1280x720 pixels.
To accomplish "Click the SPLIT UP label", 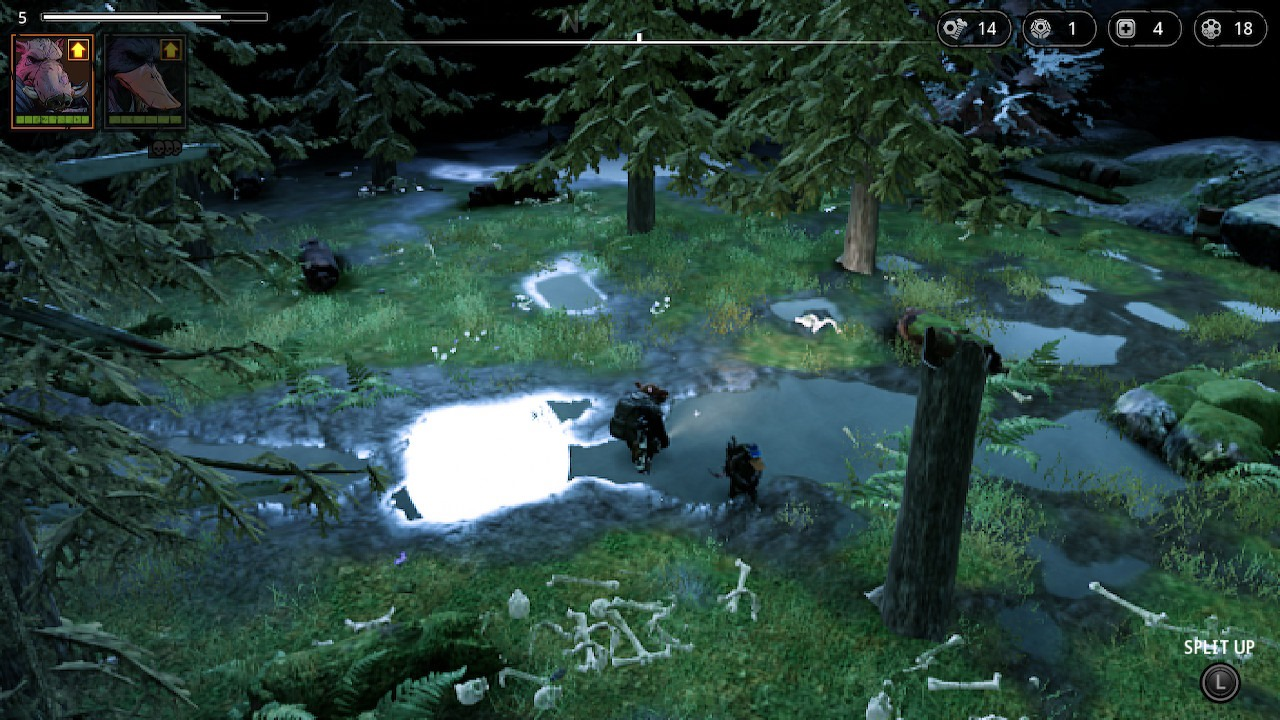I will [x=1218, y=647].
